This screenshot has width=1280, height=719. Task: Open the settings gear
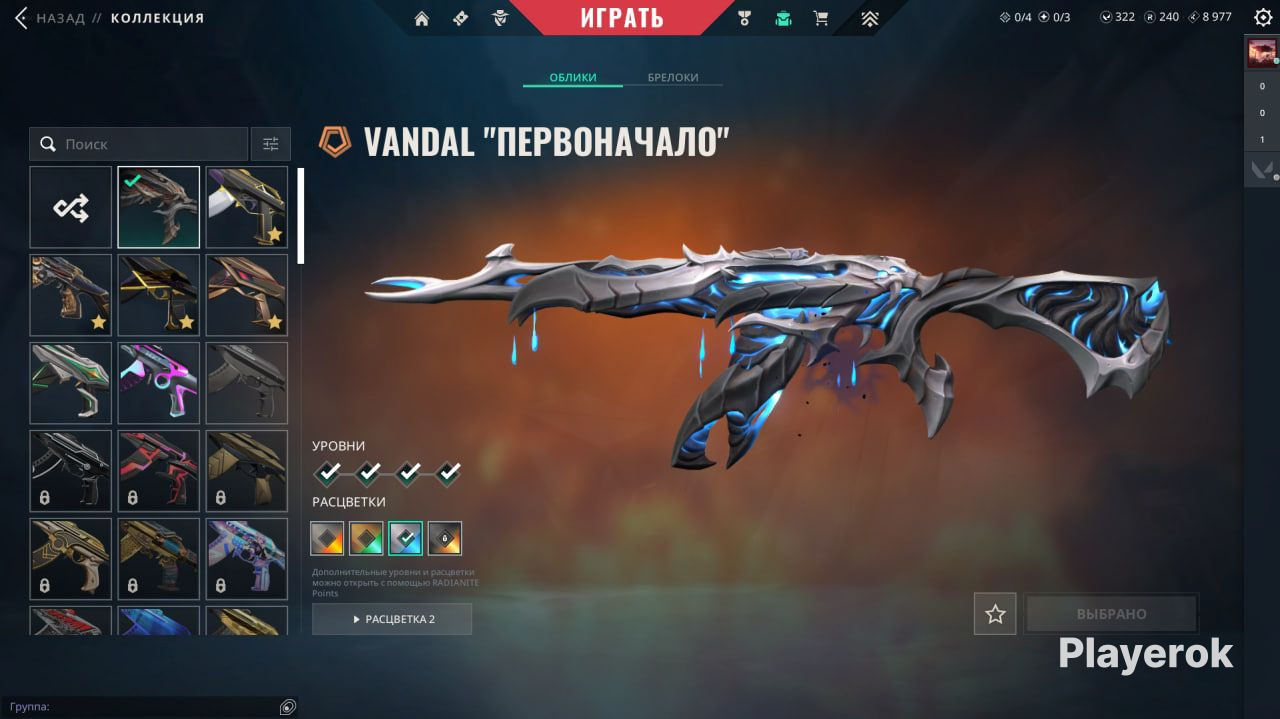tap(1262, 18)
